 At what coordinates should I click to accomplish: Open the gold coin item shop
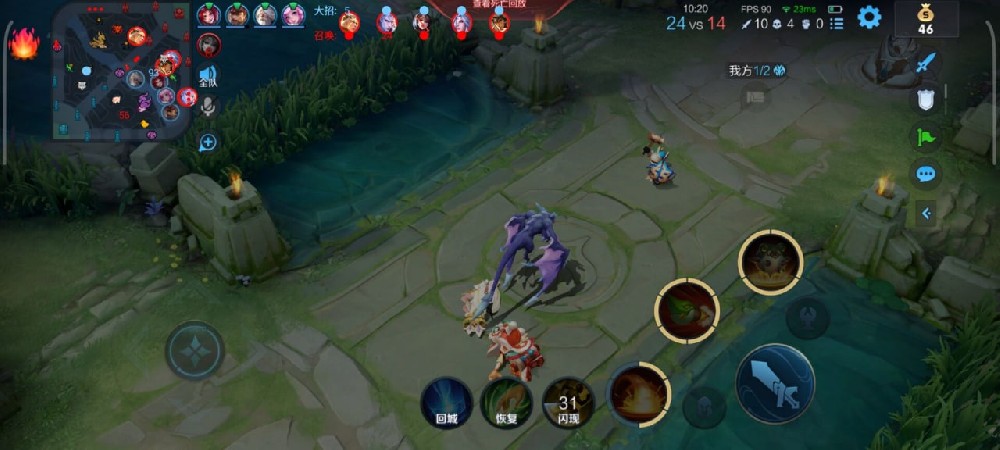click(x=925, y=18)
